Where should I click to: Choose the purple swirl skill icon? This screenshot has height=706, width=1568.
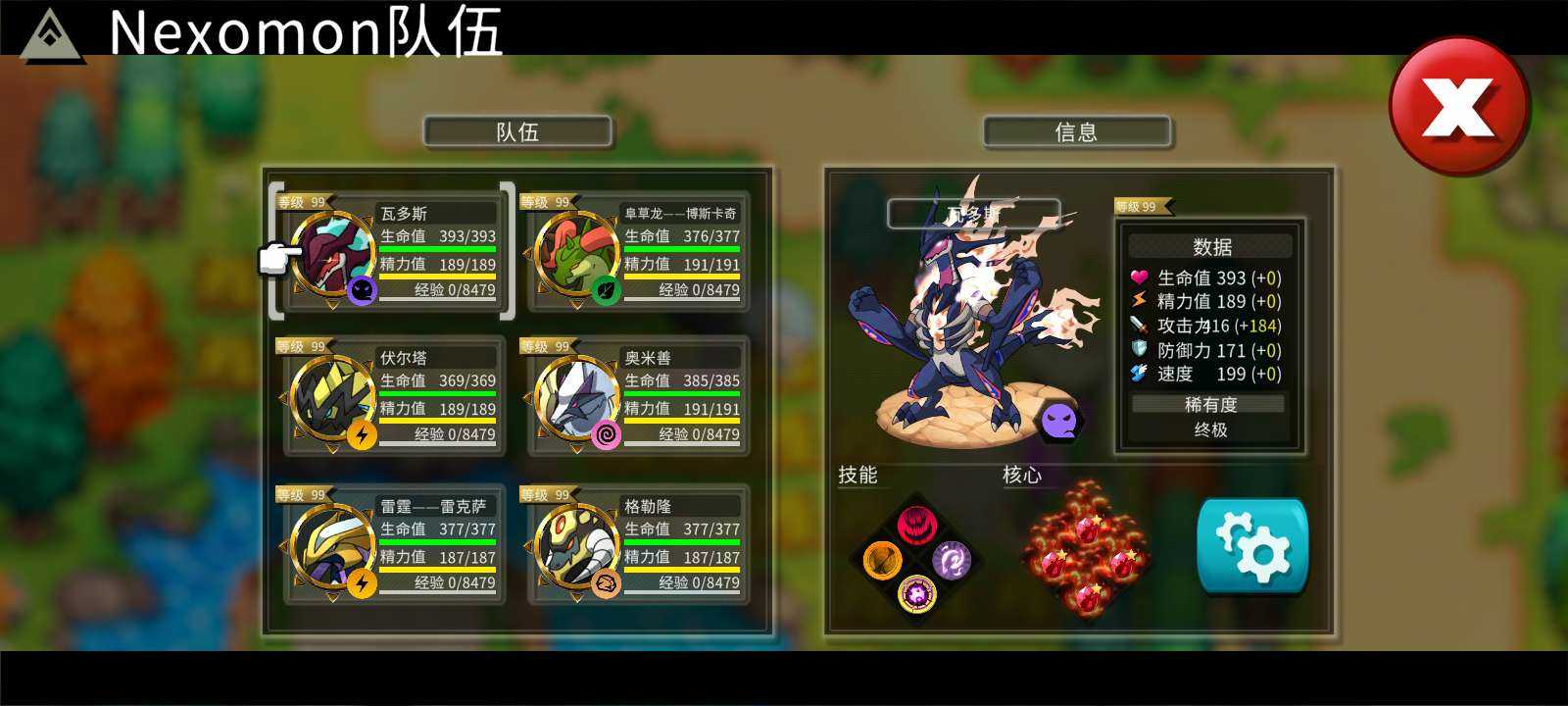(951, 561)
